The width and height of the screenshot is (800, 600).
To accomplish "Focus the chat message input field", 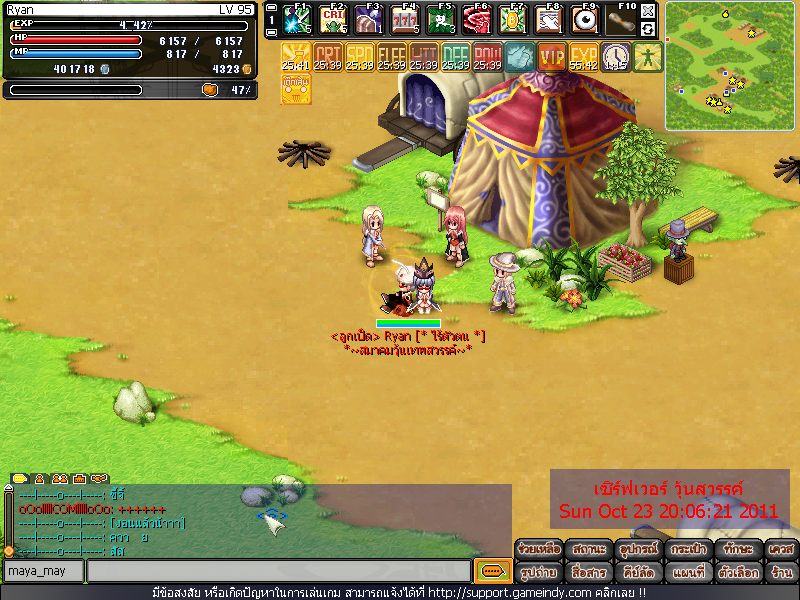I will click(278, 571).
